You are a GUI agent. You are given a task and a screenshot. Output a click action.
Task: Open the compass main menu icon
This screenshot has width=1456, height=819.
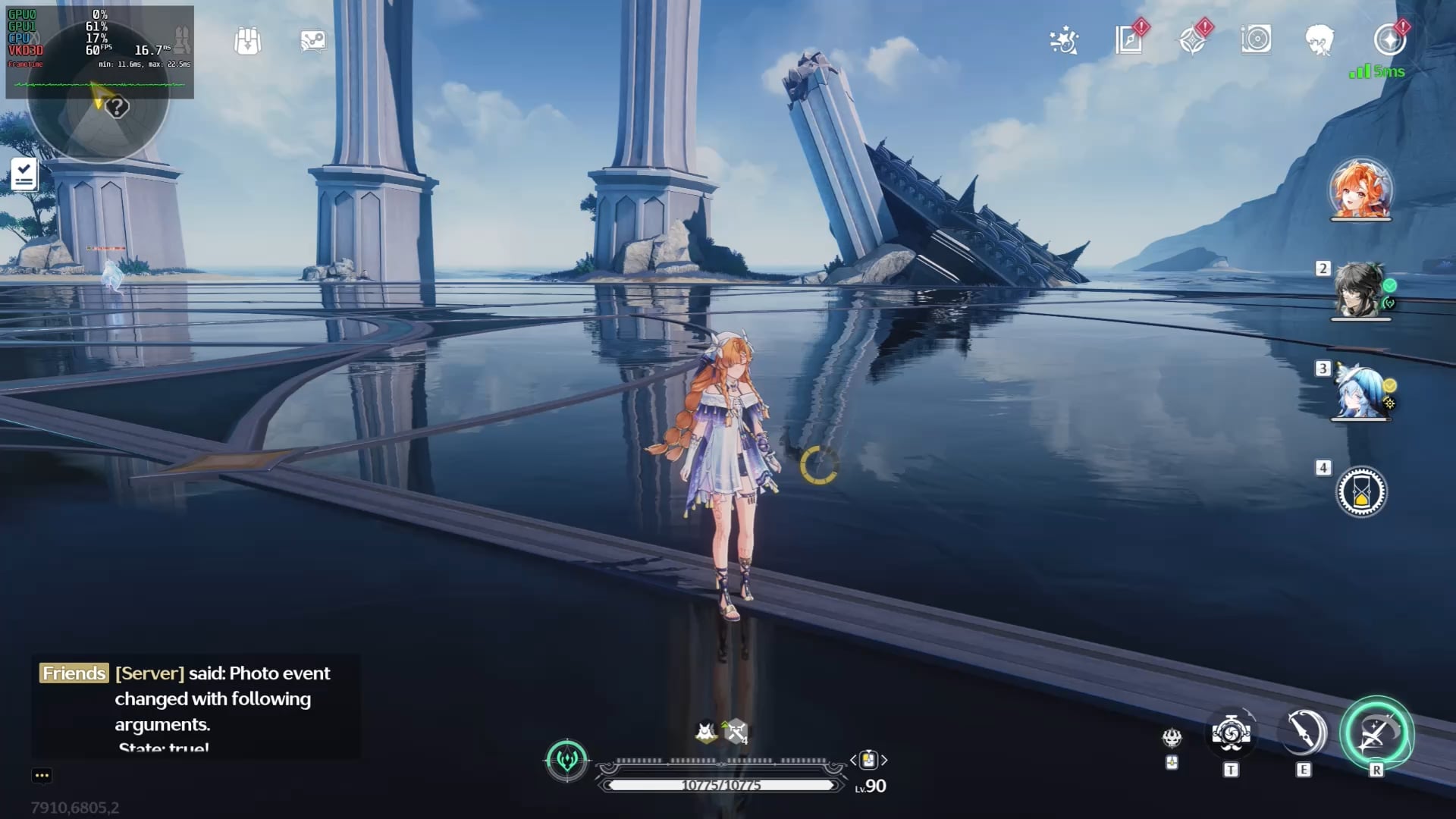click(1389, 39)
